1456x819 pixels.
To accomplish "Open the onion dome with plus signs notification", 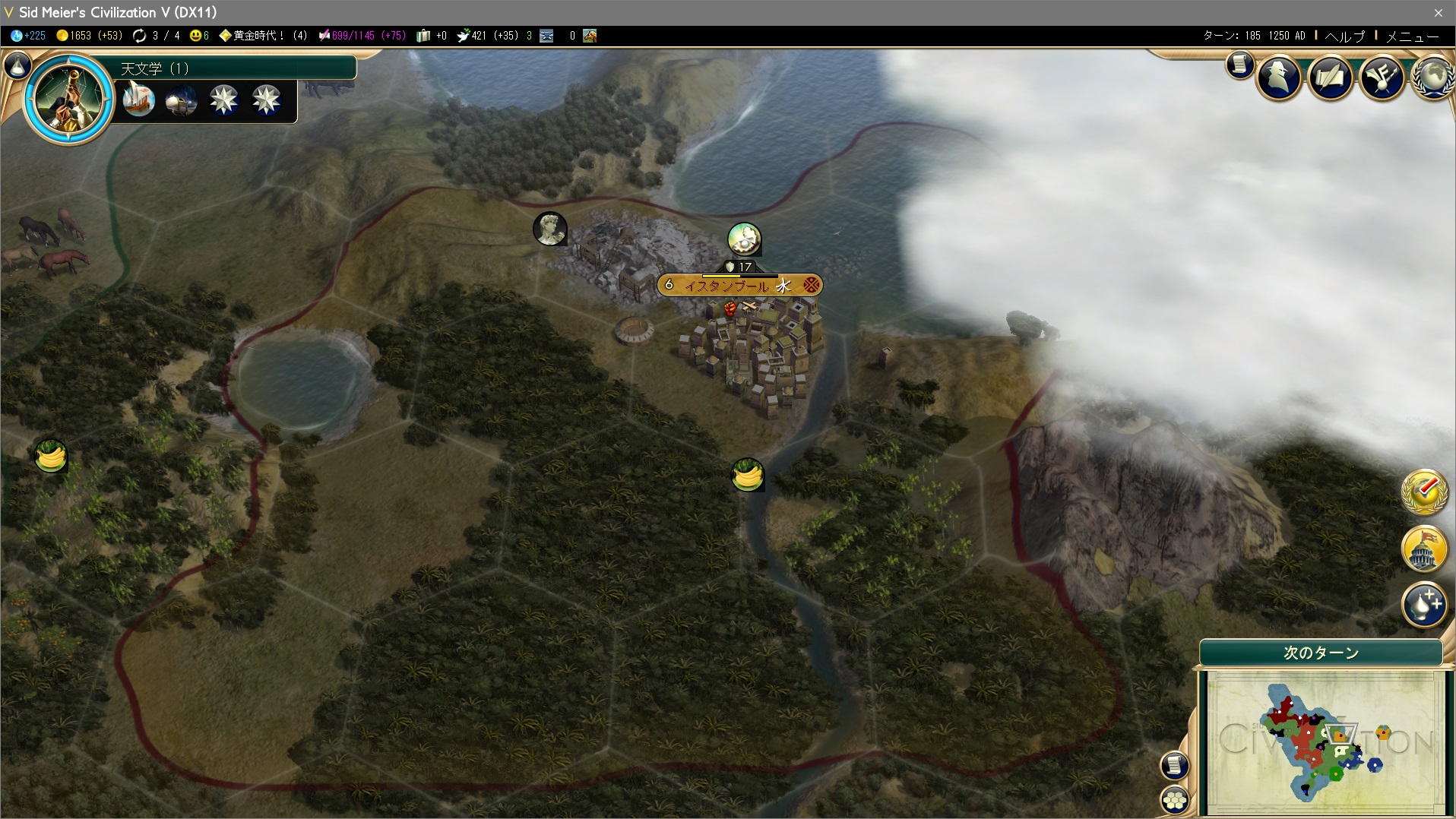I will point(1424,605).
